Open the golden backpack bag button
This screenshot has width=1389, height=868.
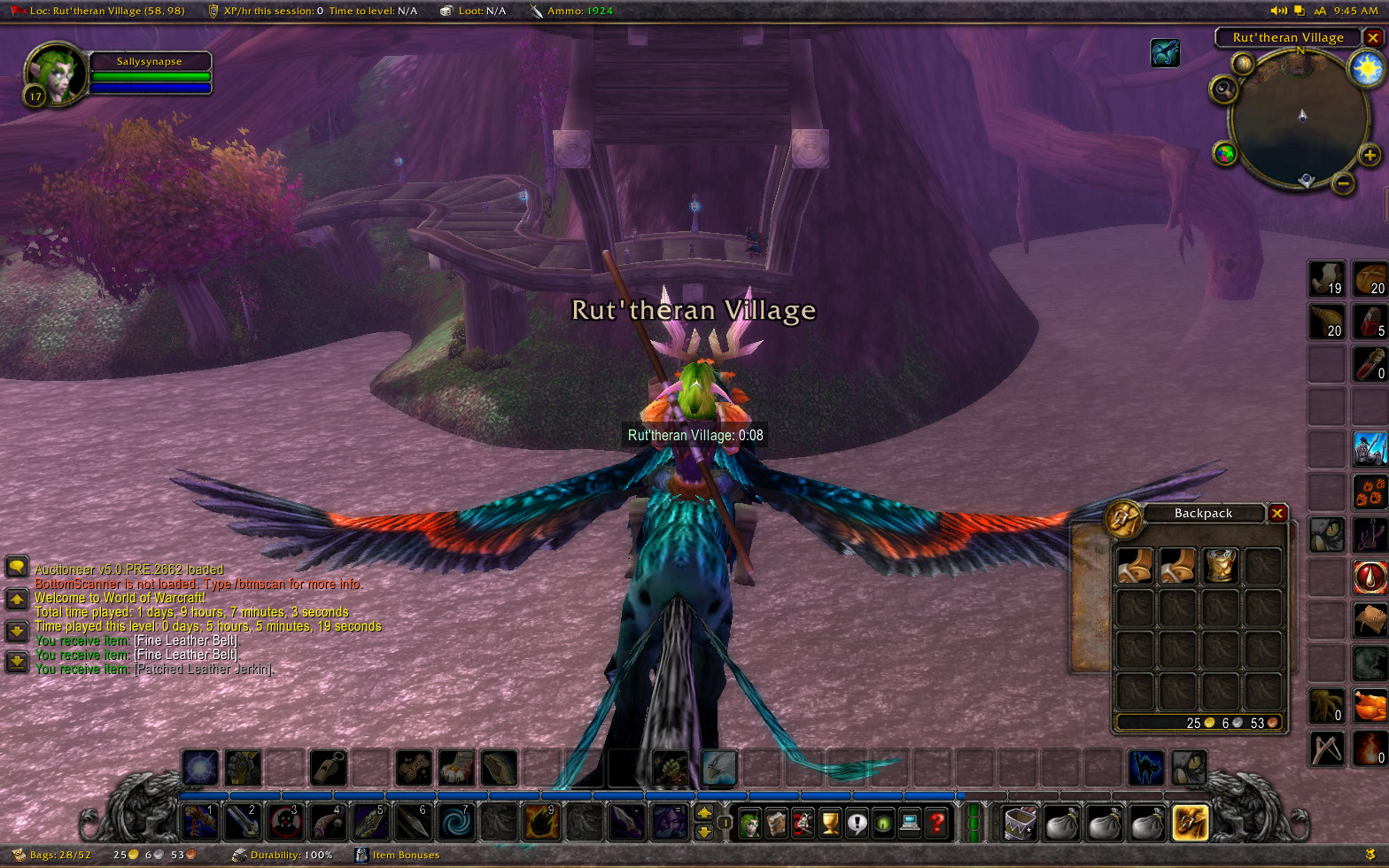(x=1189, y=823)
